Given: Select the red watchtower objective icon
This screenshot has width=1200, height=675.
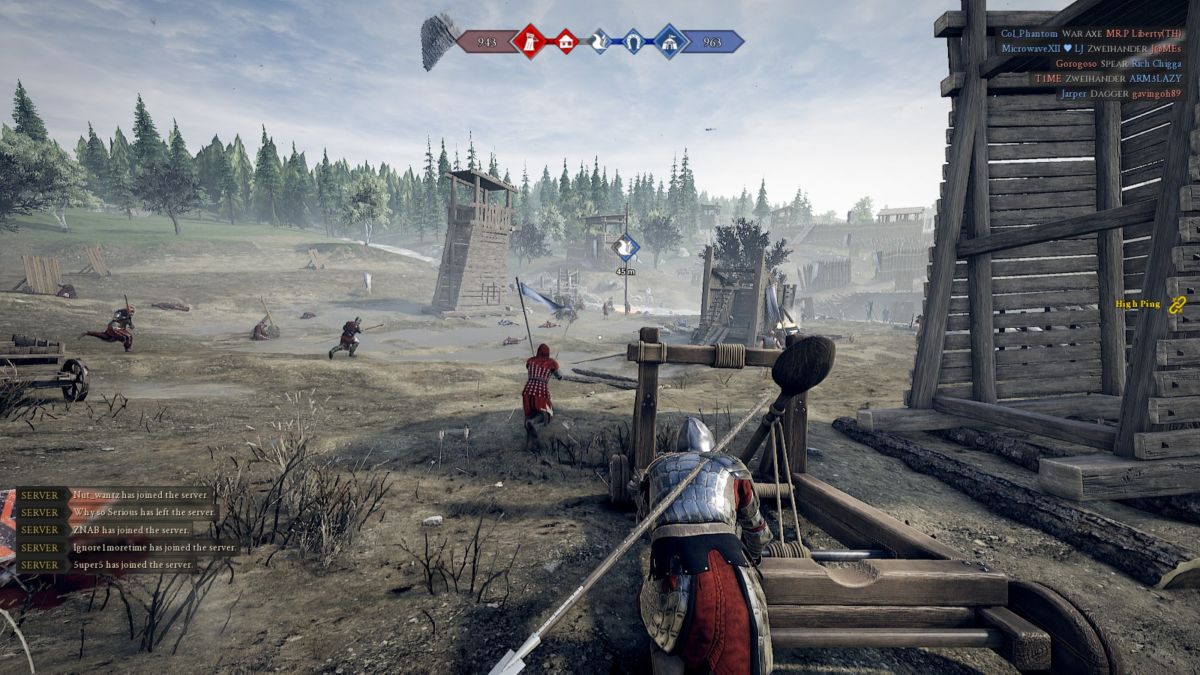Looking at the screenshot, I should point(527,41).
